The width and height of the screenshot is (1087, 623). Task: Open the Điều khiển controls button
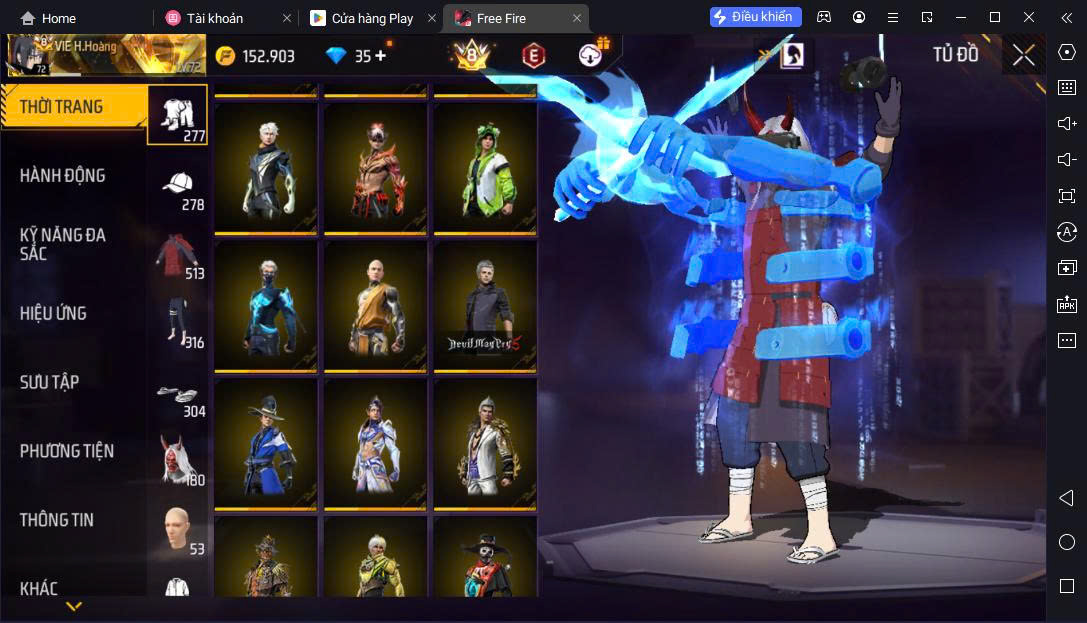point(755,17)
